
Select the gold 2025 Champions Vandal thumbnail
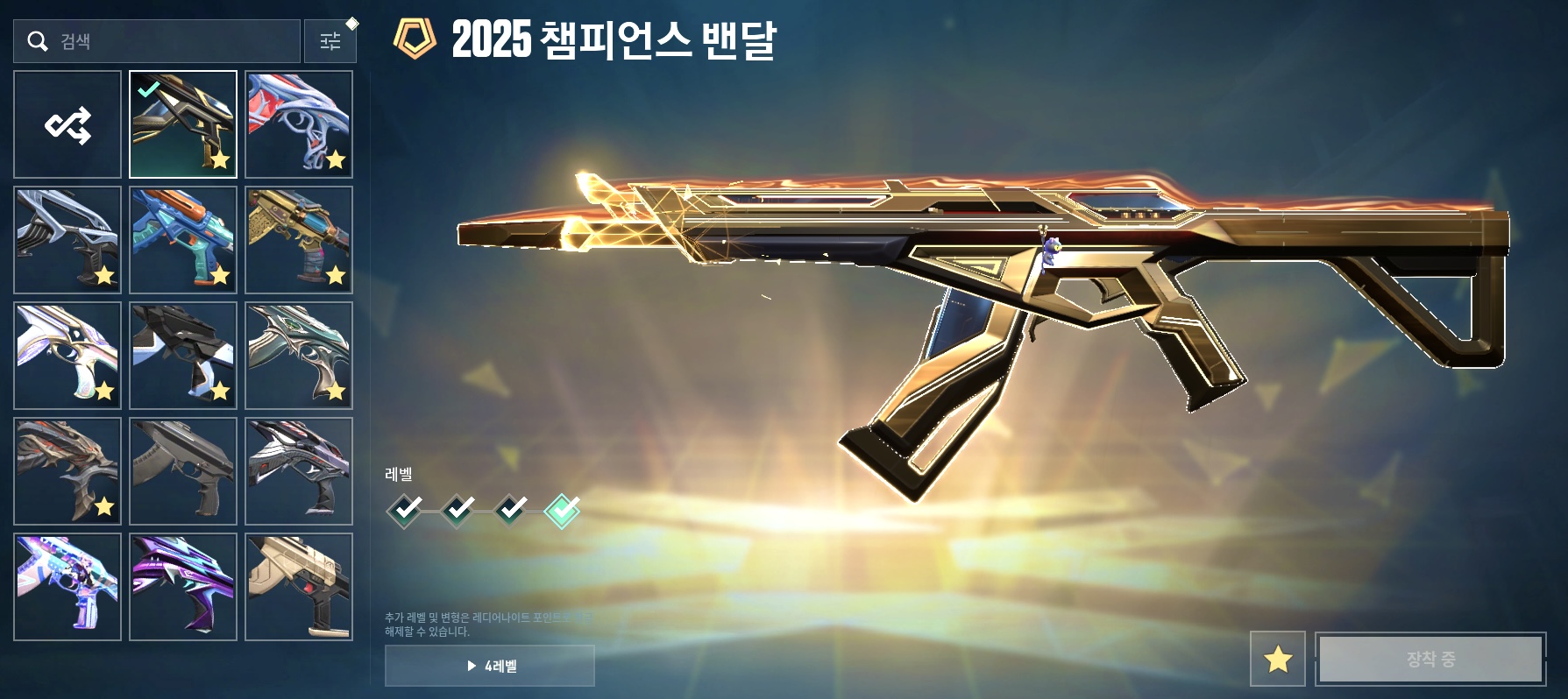[183, 124]
